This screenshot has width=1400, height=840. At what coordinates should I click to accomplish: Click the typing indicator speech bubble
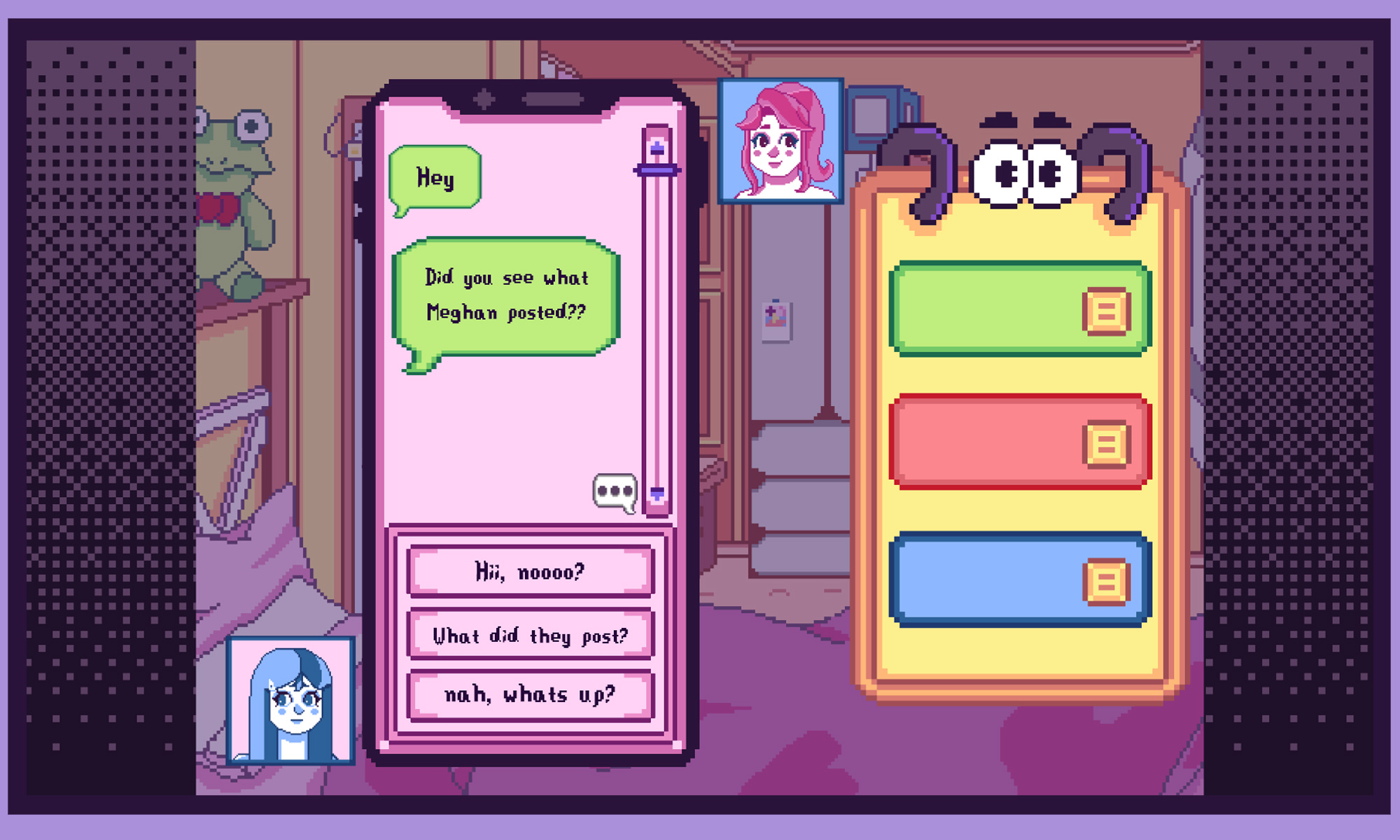pyautogui.click(x=615, y=491)
